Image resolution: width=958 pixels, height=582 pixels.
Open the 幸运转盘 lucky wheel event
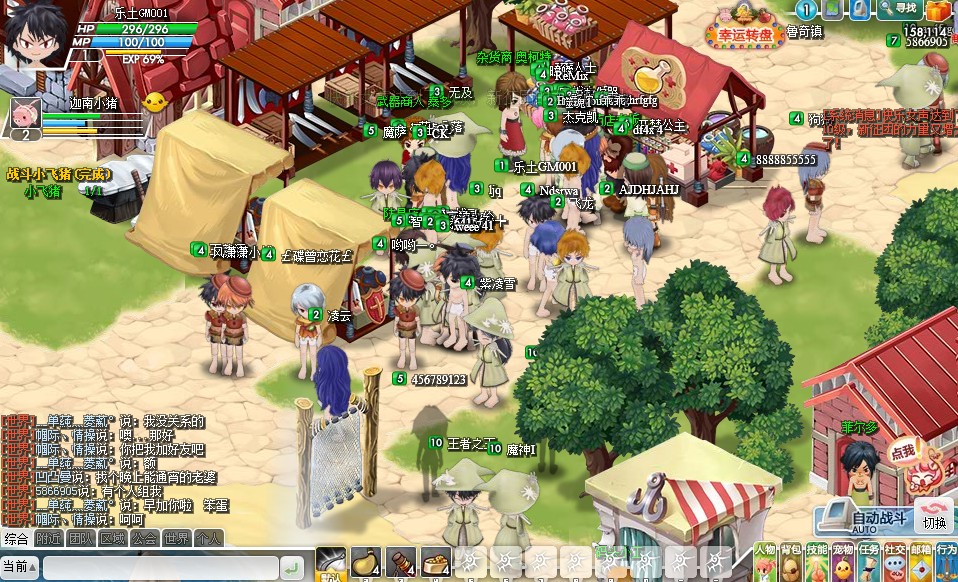tap(745, 34)
